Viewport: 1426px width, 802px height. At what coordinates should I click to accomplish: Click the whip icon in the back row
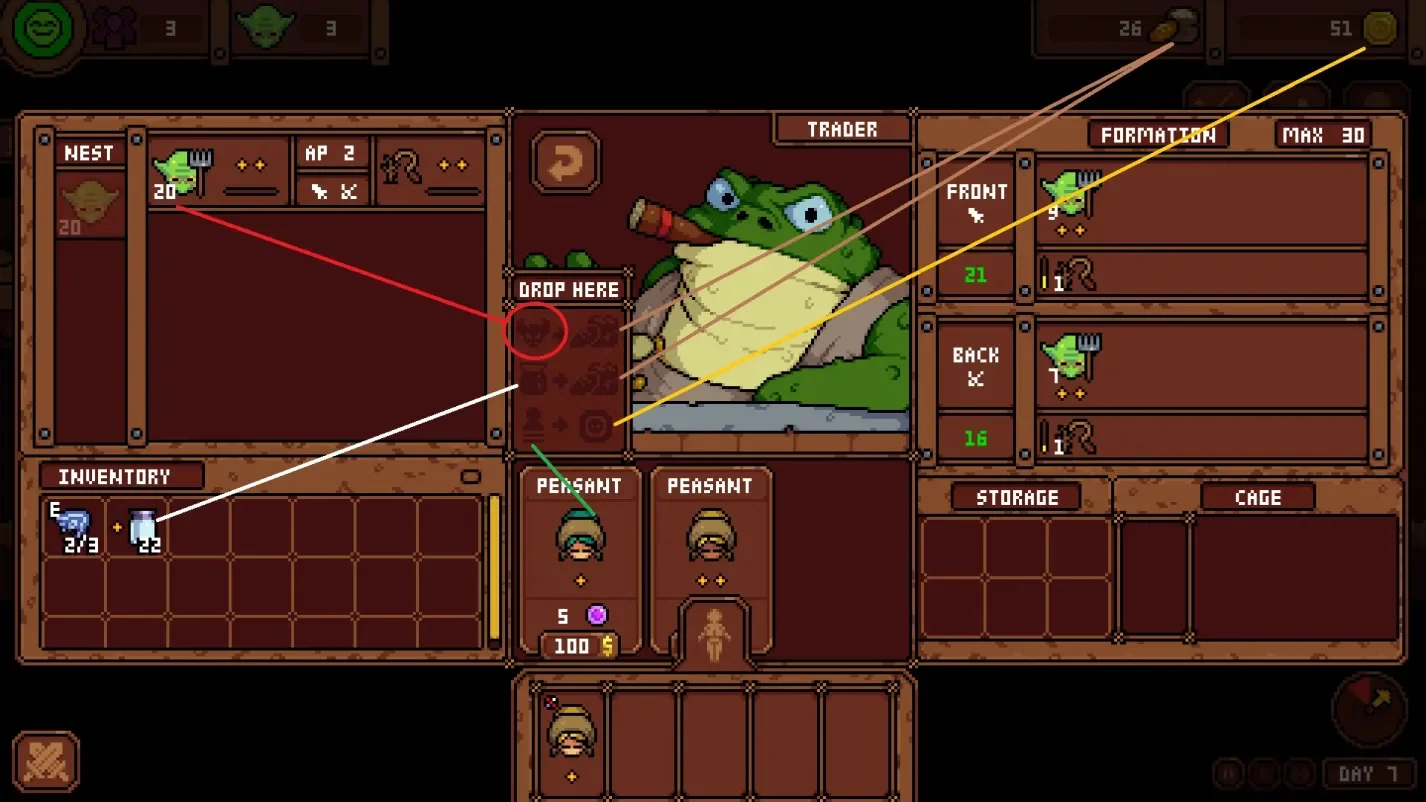pos(1078,437)
